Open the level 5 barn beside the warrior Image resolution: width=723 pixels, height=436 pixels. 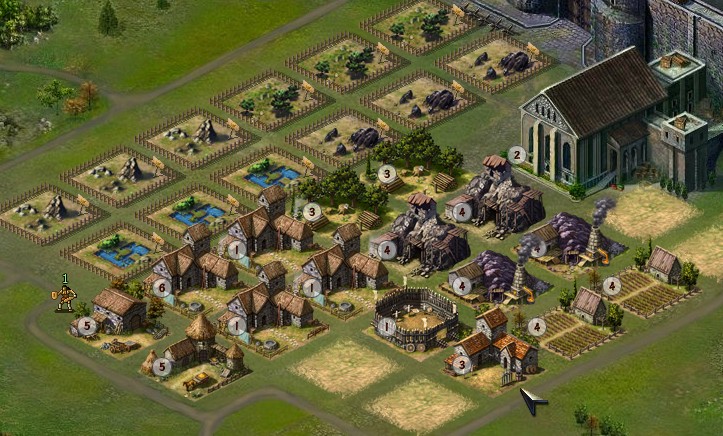118,310
